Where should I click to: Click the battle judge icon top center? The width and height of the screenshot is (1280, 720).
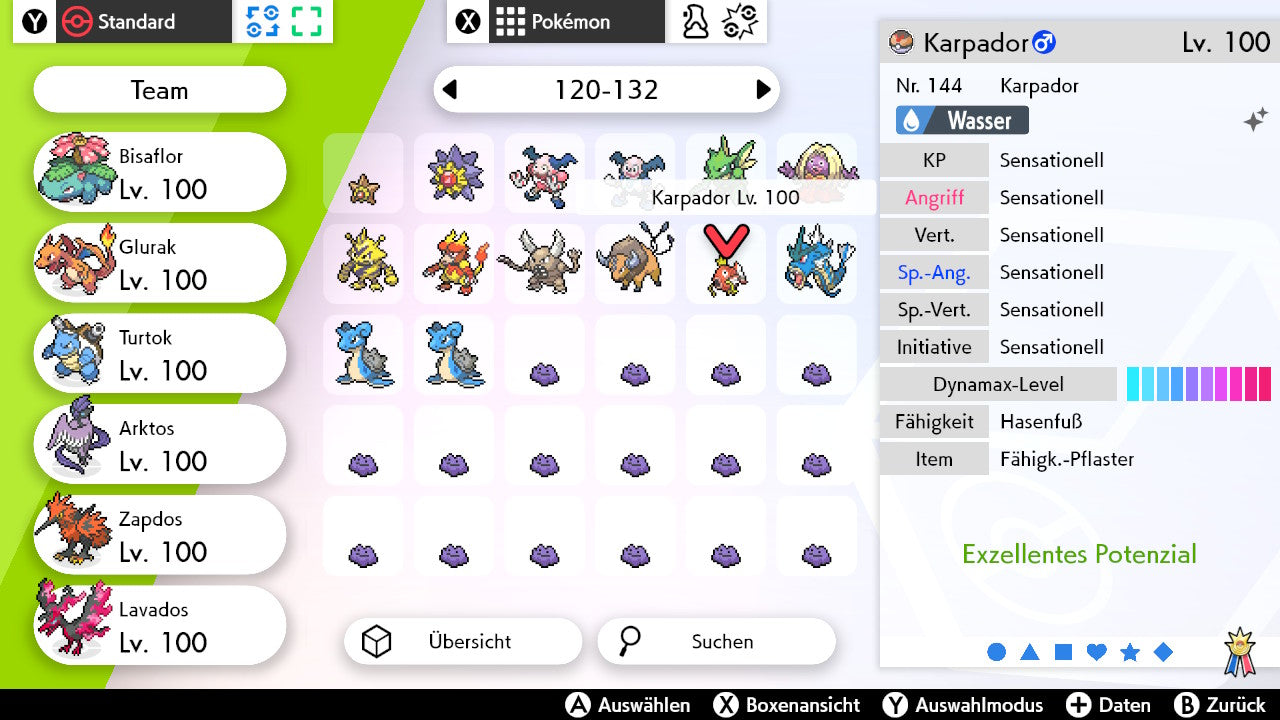coord(738,22)
